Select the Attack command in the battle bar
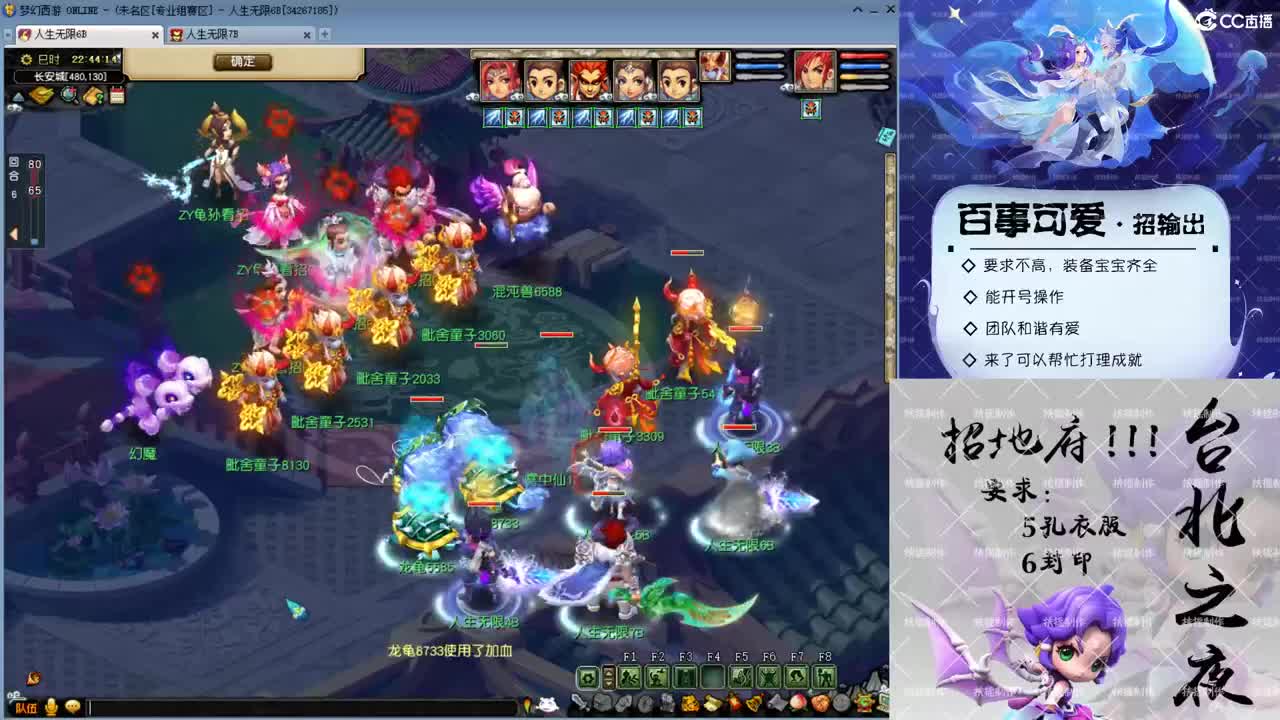The image size is (1280, 720). [588, 678]
